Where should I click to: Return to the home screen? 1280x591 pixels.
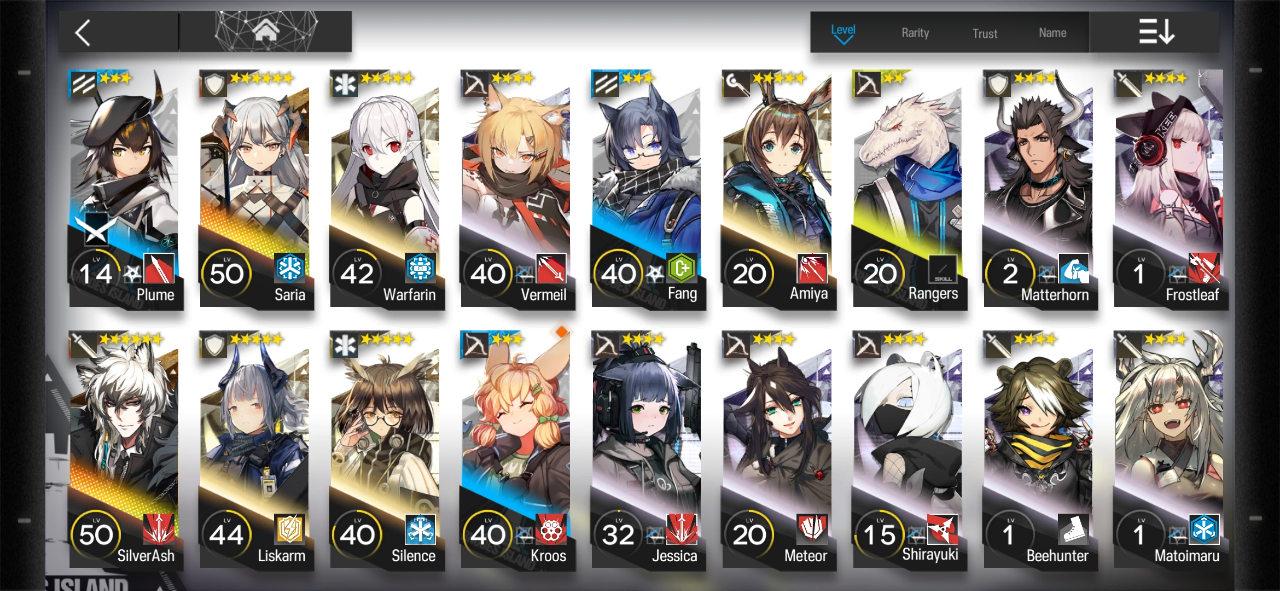coord(265,32)
